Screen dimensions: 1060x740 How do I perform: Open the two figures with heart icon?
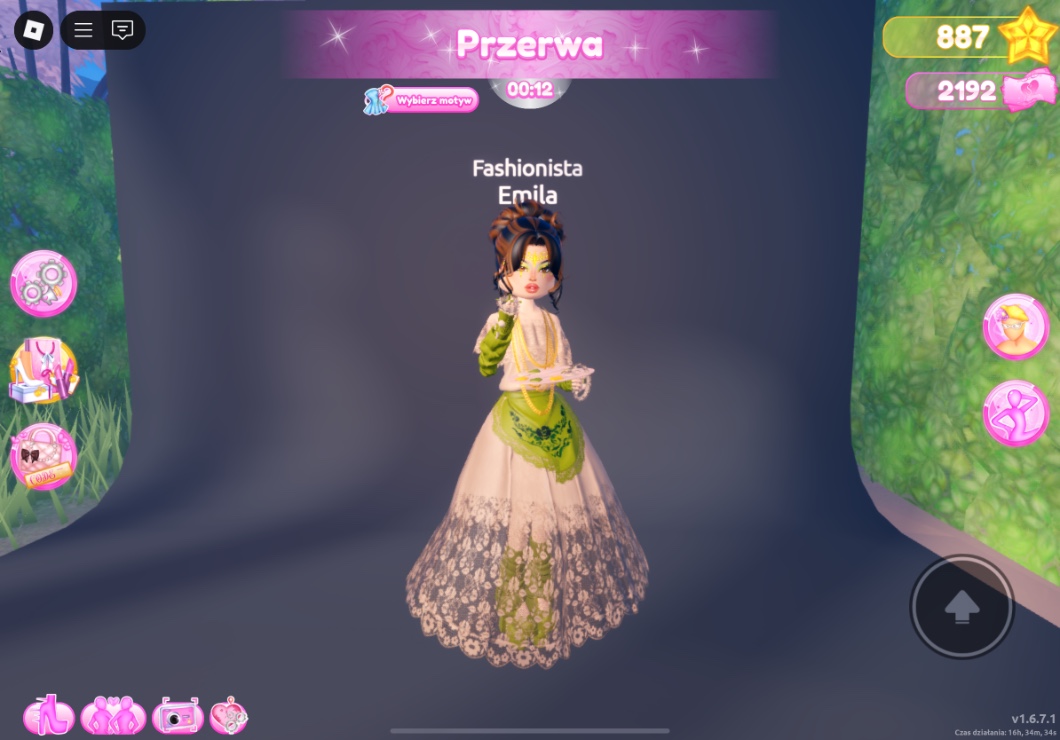click(113, 715)
